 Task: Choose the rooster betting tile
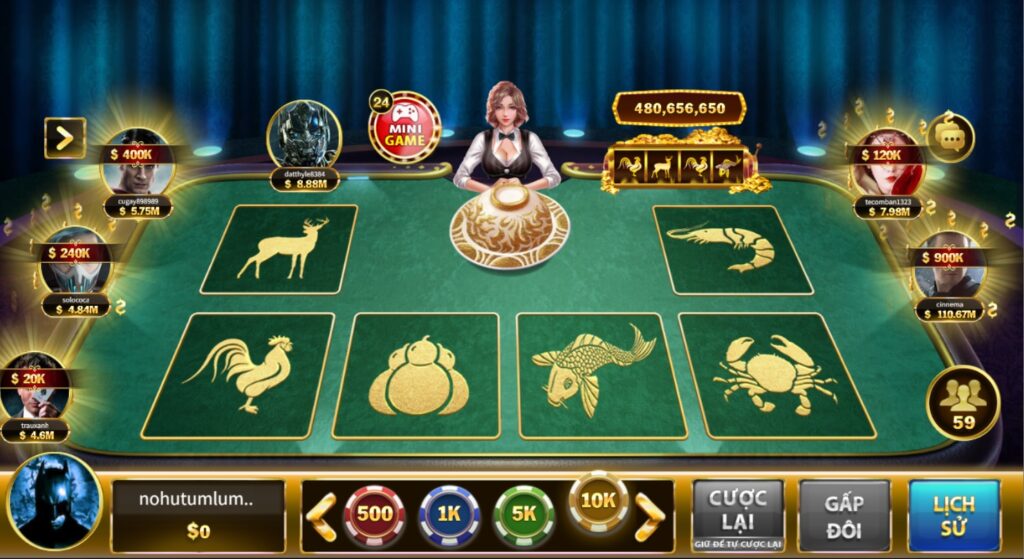click(239, 374)
